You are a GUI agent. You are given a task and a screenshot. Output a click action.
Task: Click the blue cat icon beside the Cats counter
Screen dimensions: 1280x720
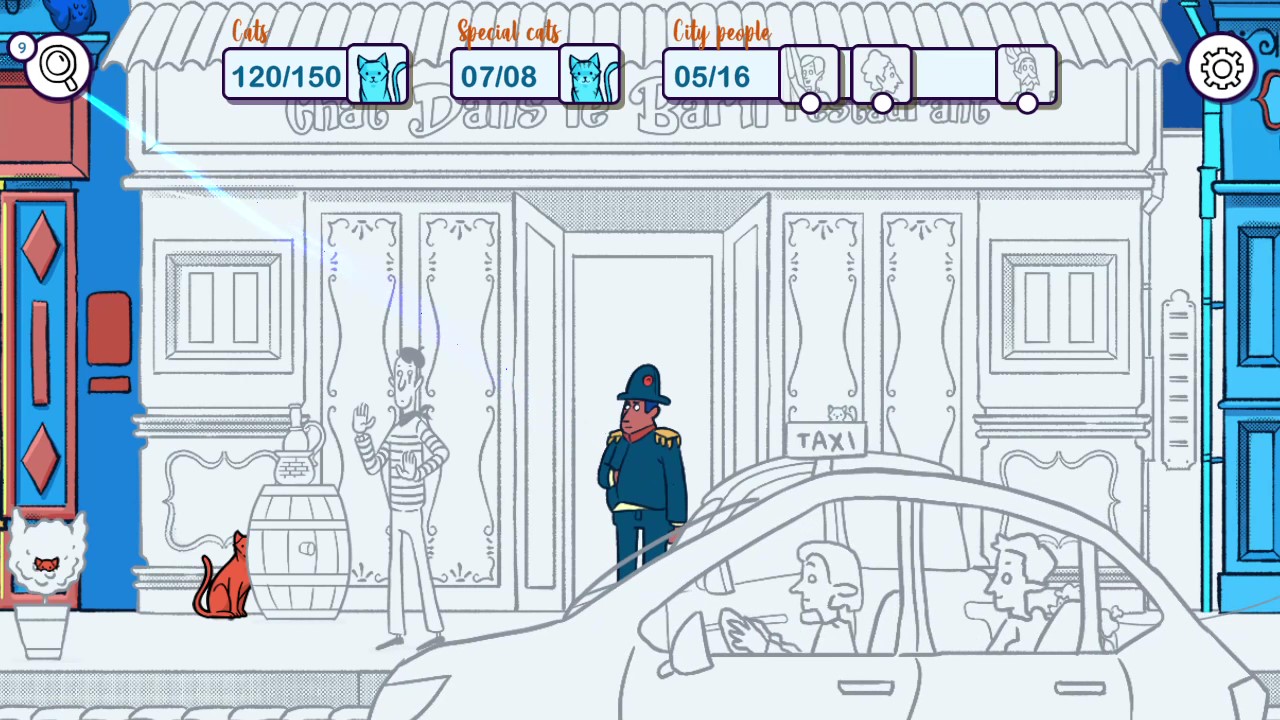378,75
